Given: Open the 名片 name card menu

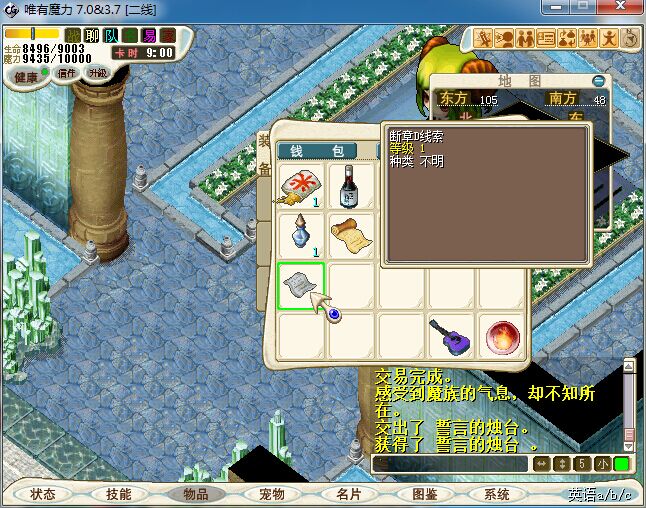Looking at the screenshot, I should [347, 494].
